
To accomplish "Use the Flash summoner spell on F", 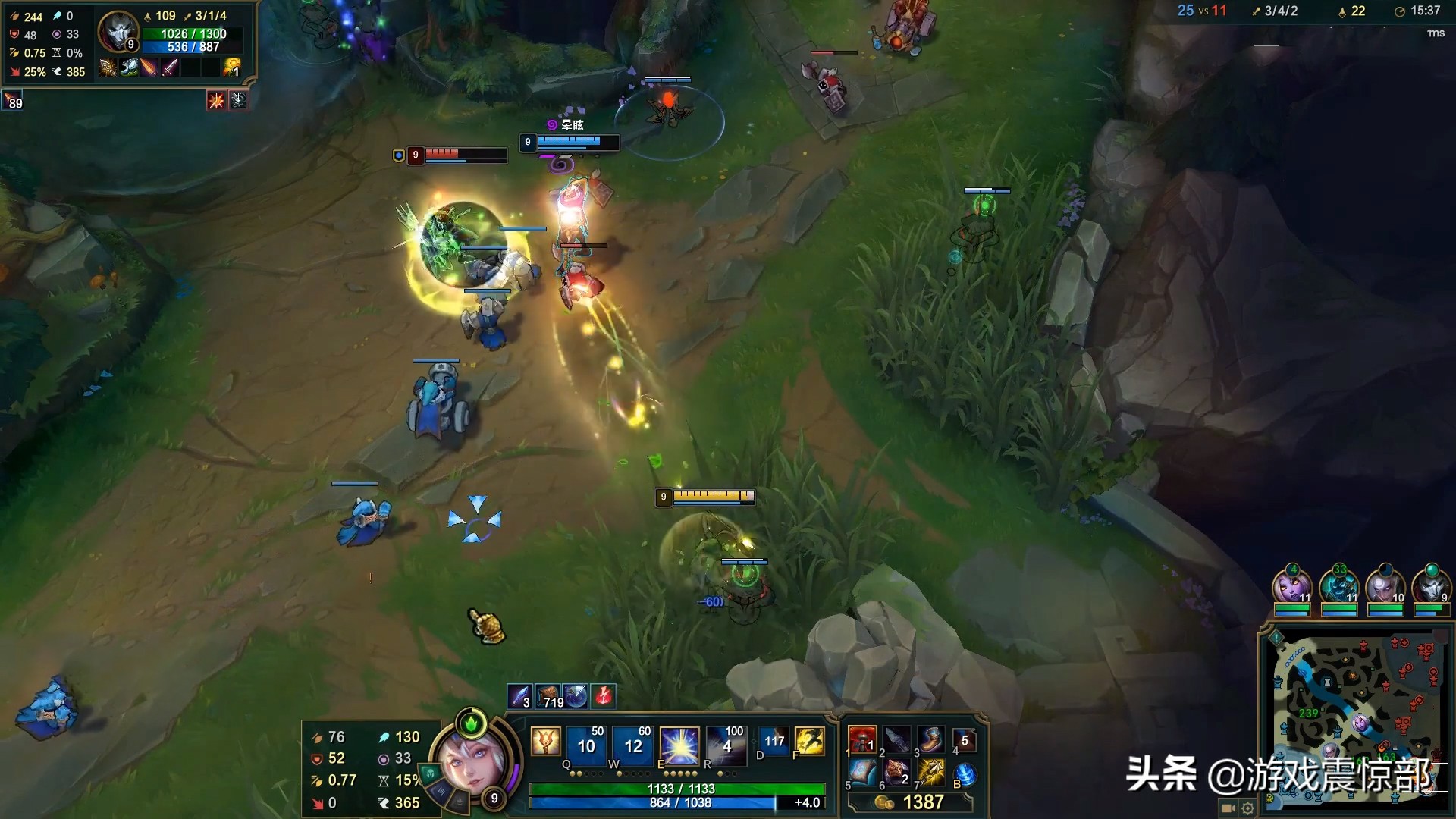I will coord(809,741).
